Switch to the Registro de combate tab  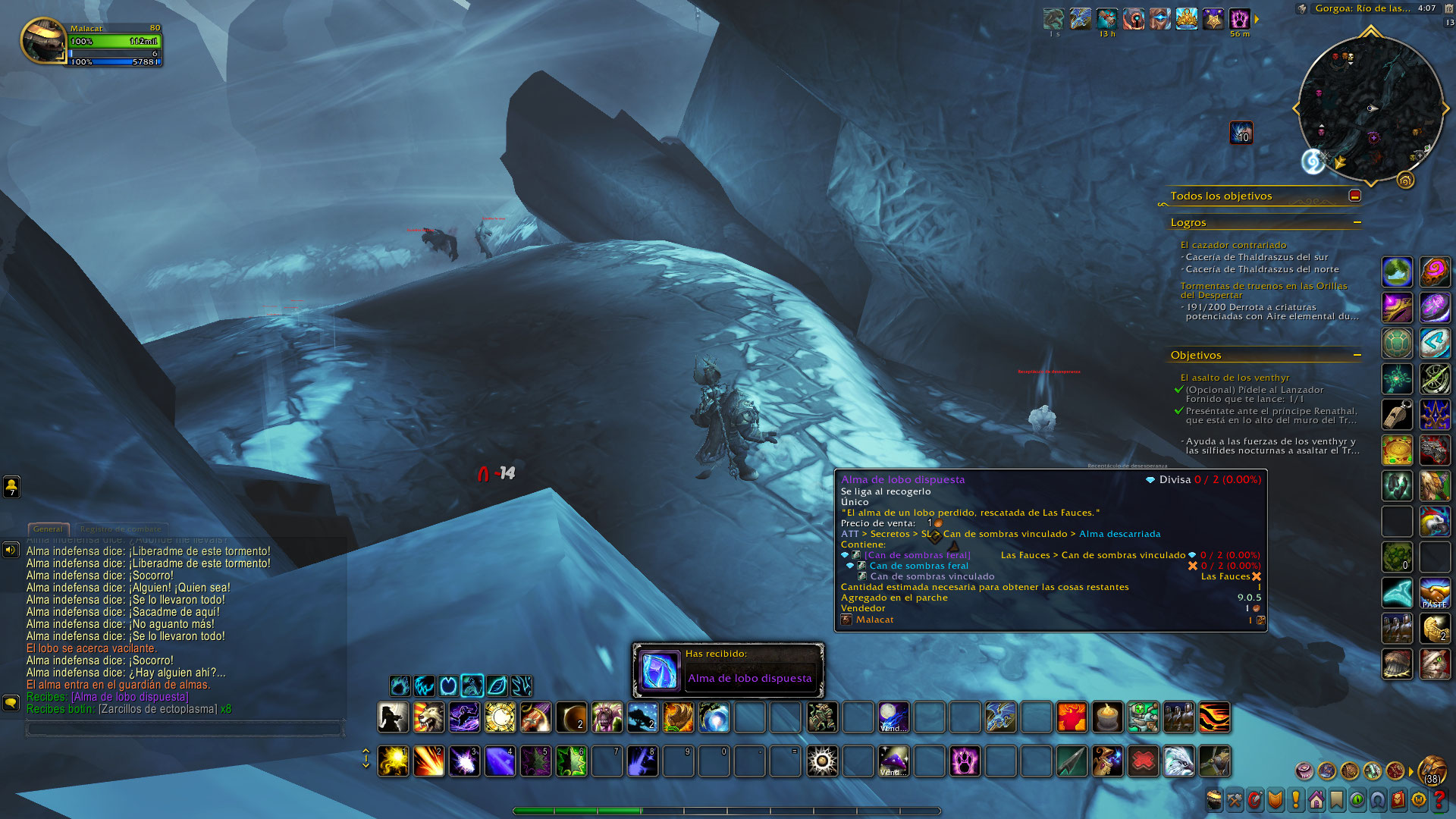click(x=121, y=529)
